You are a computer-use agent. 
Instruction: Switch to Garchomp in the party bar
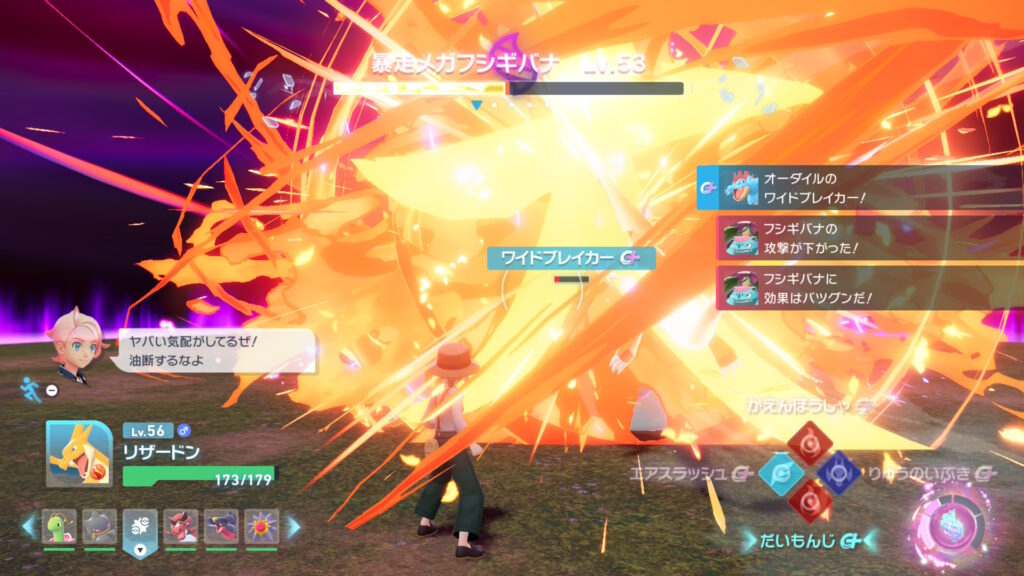point(221,526)
